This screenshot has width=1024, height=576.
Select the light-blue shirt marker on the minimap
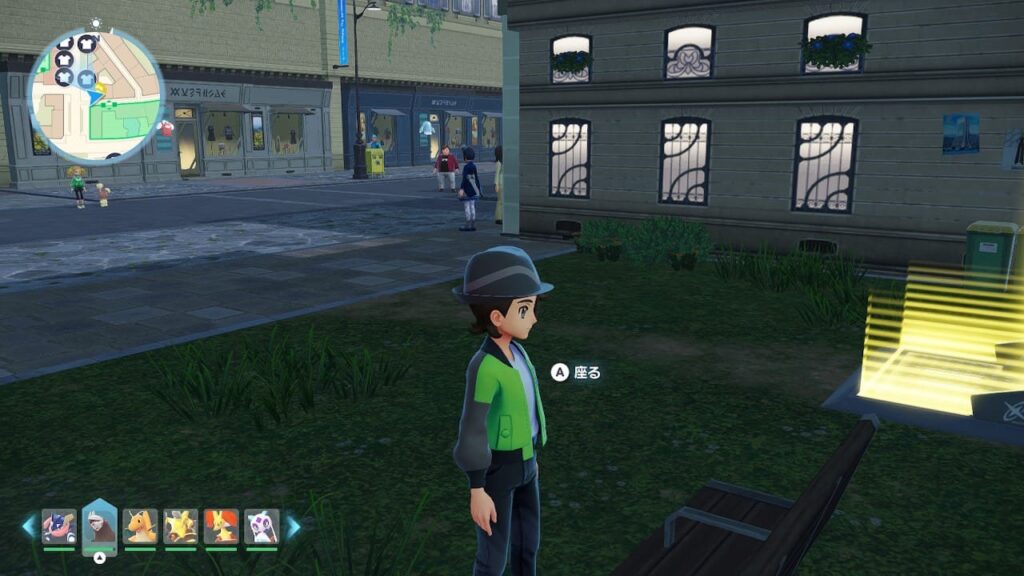coord(87,78)
